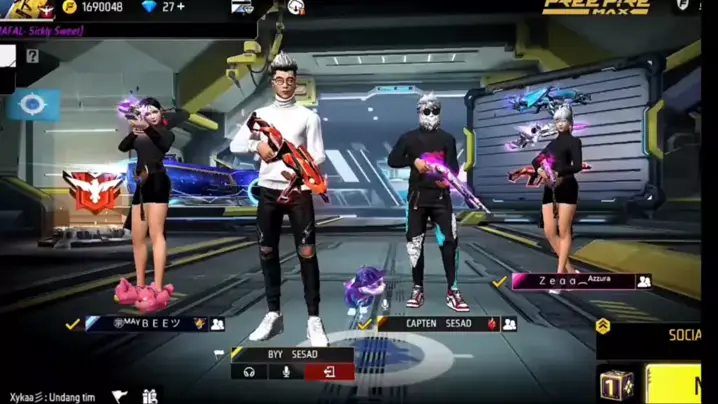Open the chat line from Xykaa
The image size is (718, 404).
click(x=52, y=397)
